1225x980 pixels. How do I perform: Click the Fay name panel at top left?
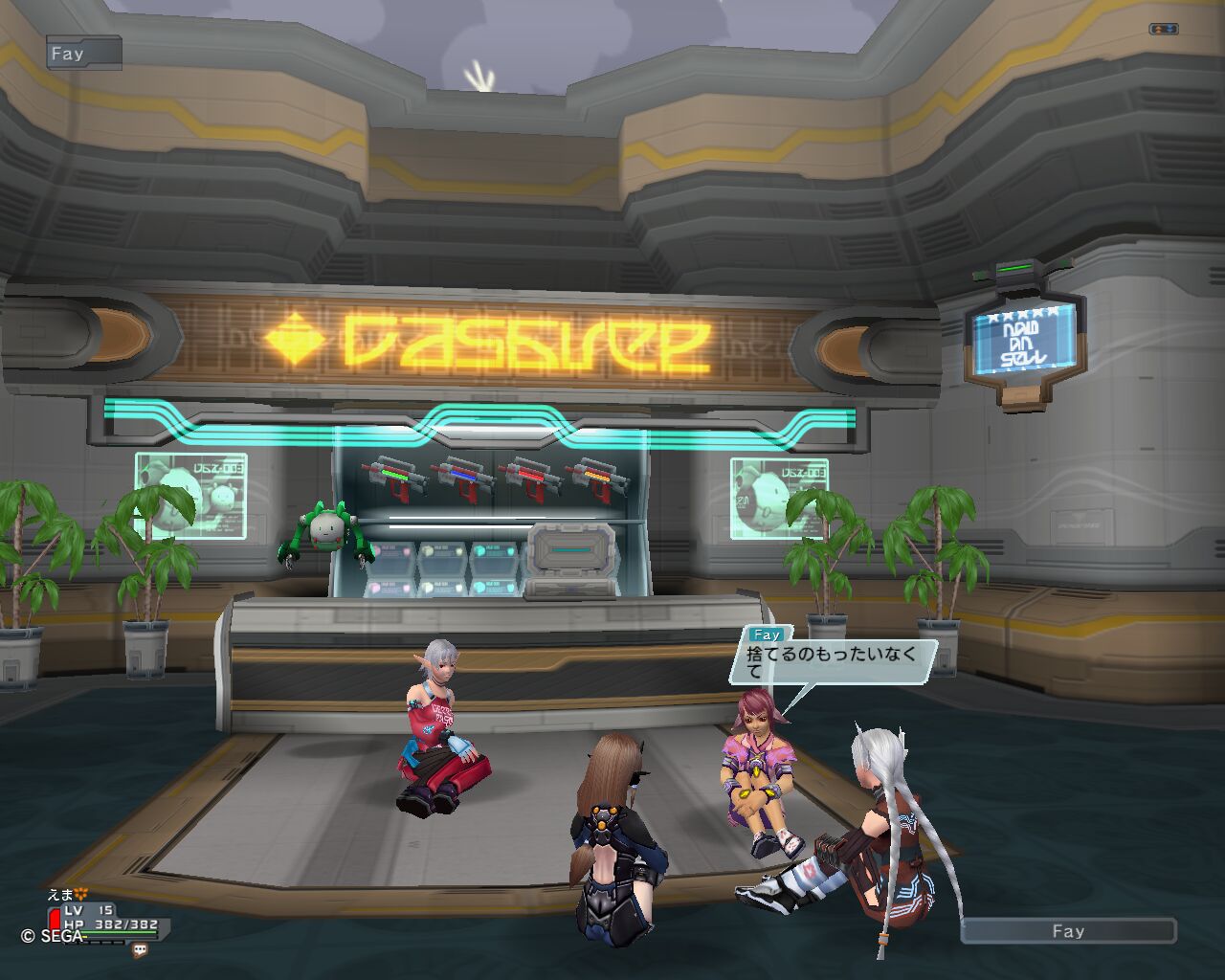[x=83, y=54]
